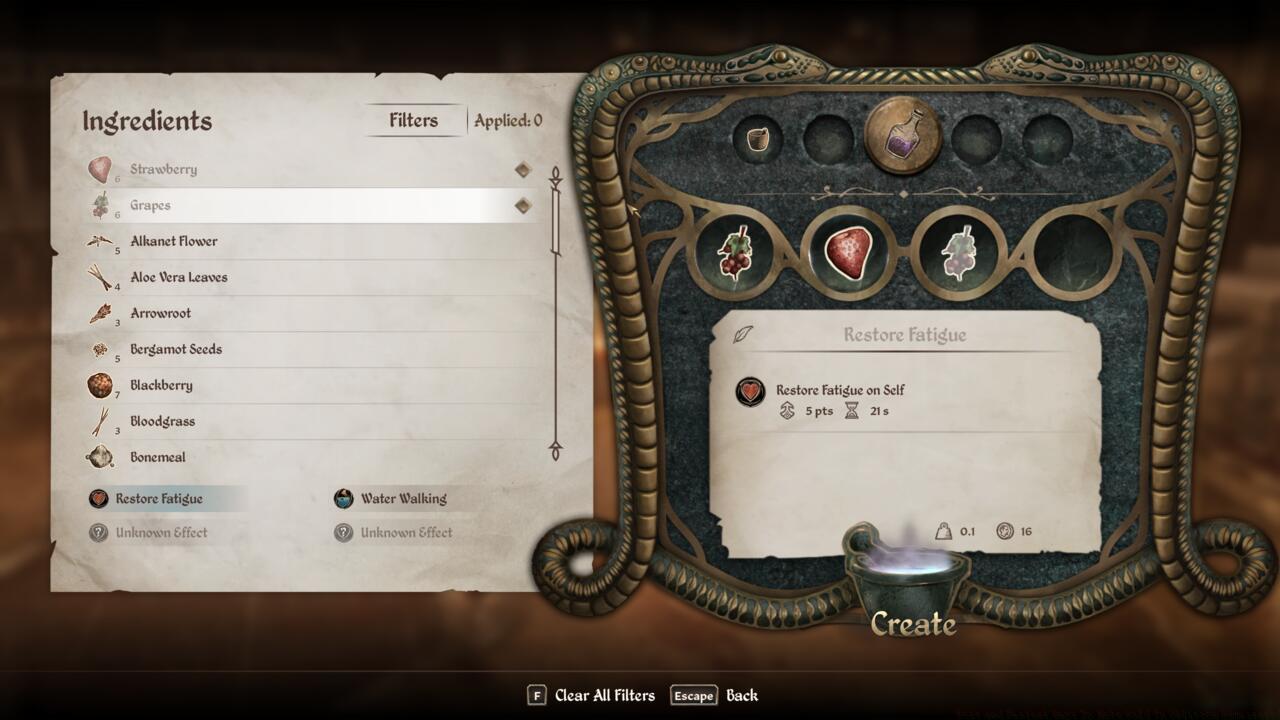This screenshot has width=1280, height=720.
Task: Toggle the diamond marker beside Grapes
Action: click(x=521, y=205)
